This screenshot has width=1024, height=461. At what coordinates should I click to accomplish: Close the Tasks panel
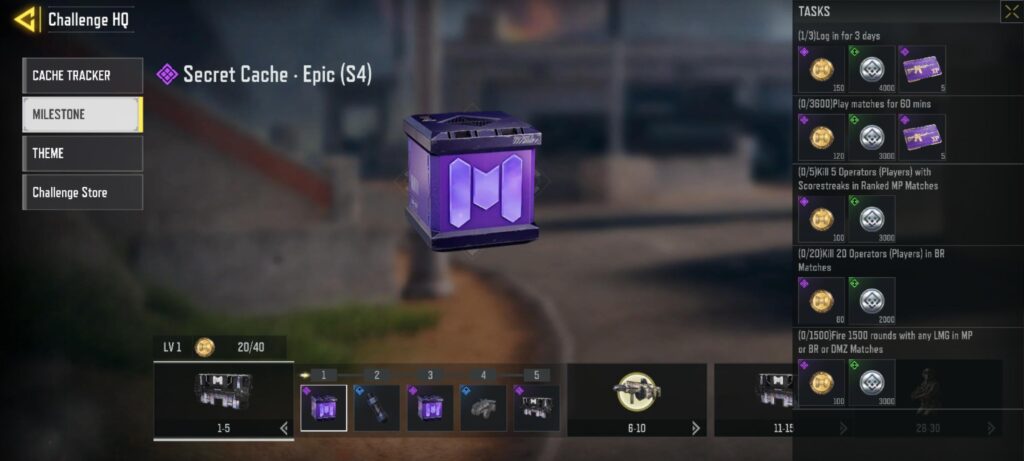[x=1010, y=12]
